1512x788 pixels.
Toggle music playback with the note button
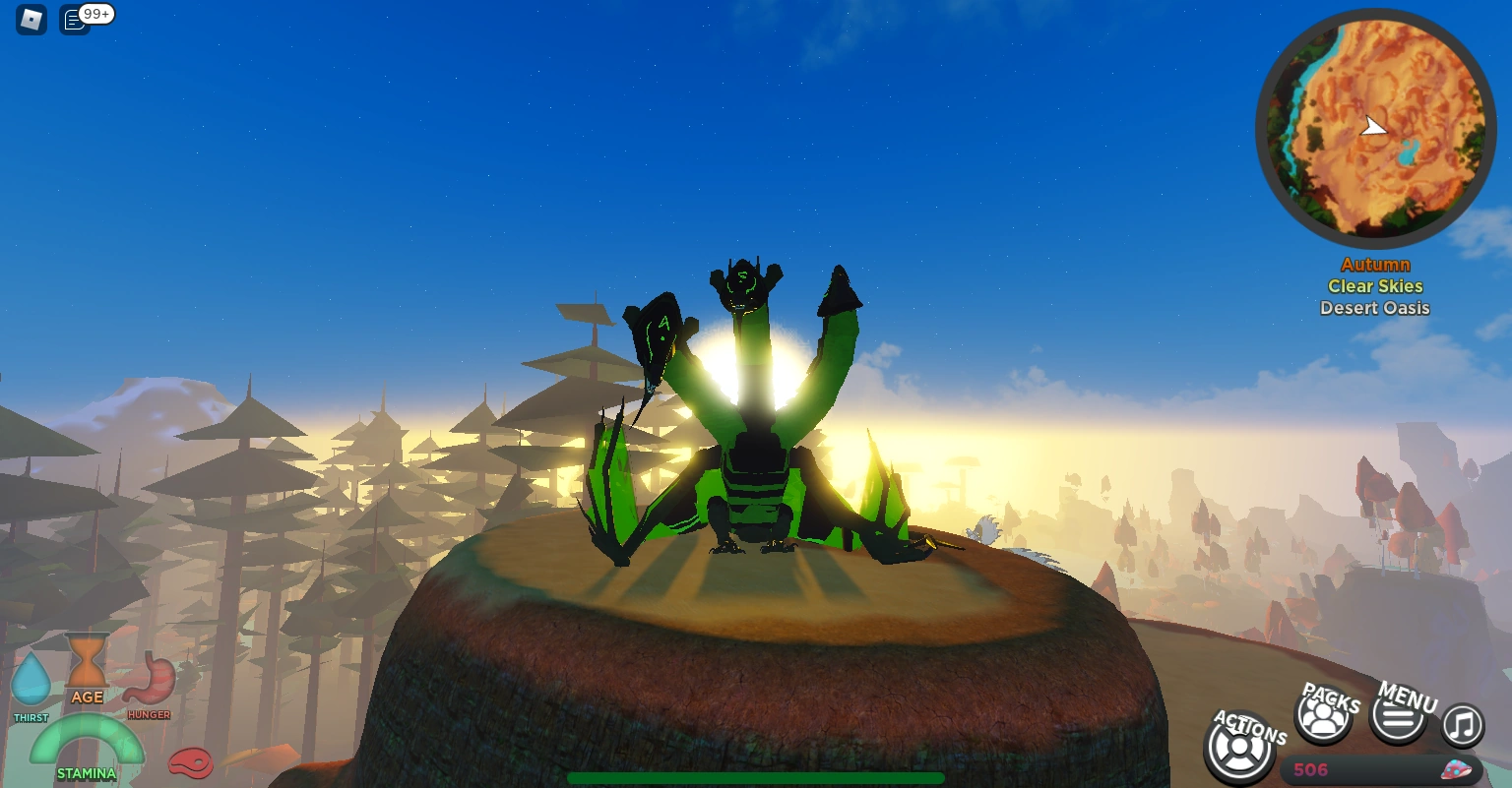(x=1462, y=725)
